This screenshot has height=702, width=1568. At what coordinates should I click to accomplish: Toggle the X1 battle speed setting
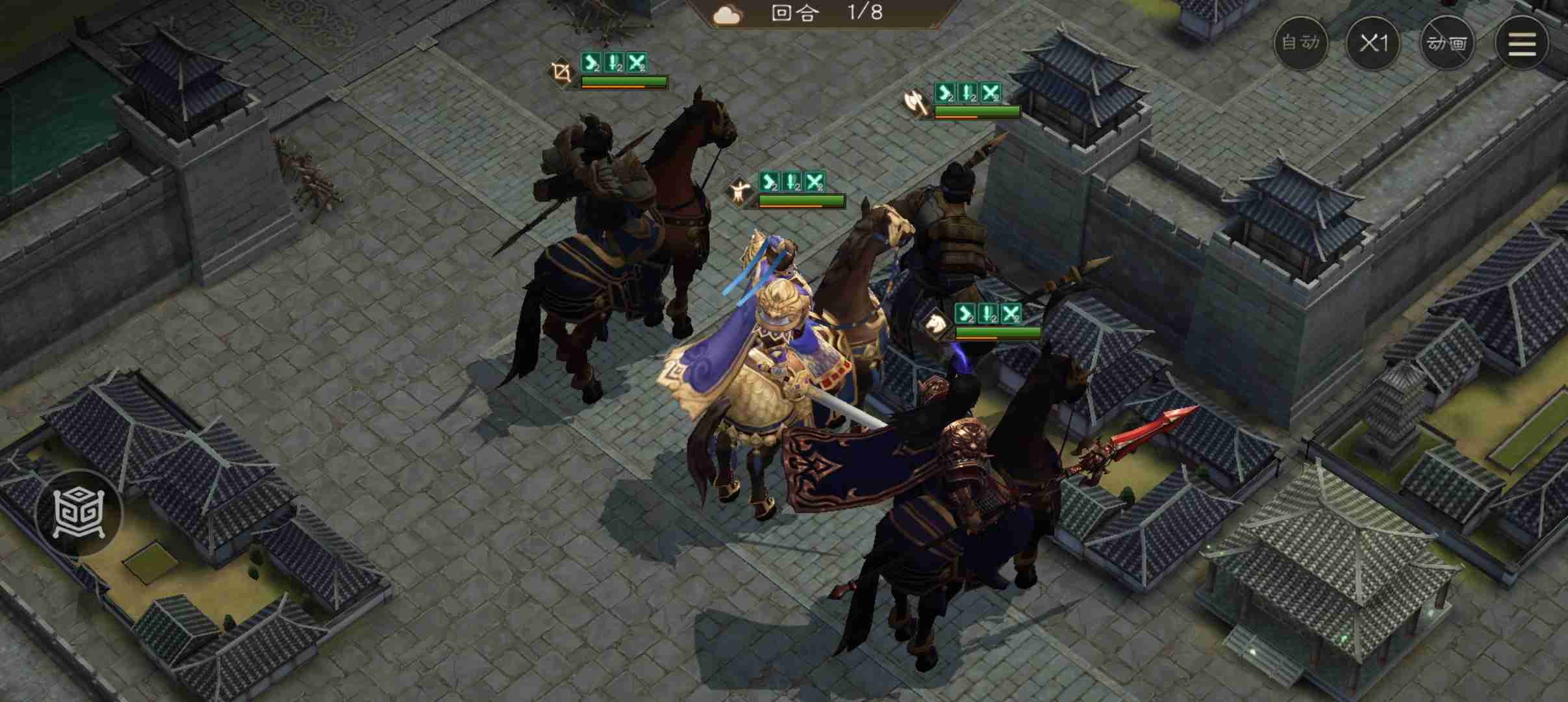pyautogui.click(x=1374, y=43)
